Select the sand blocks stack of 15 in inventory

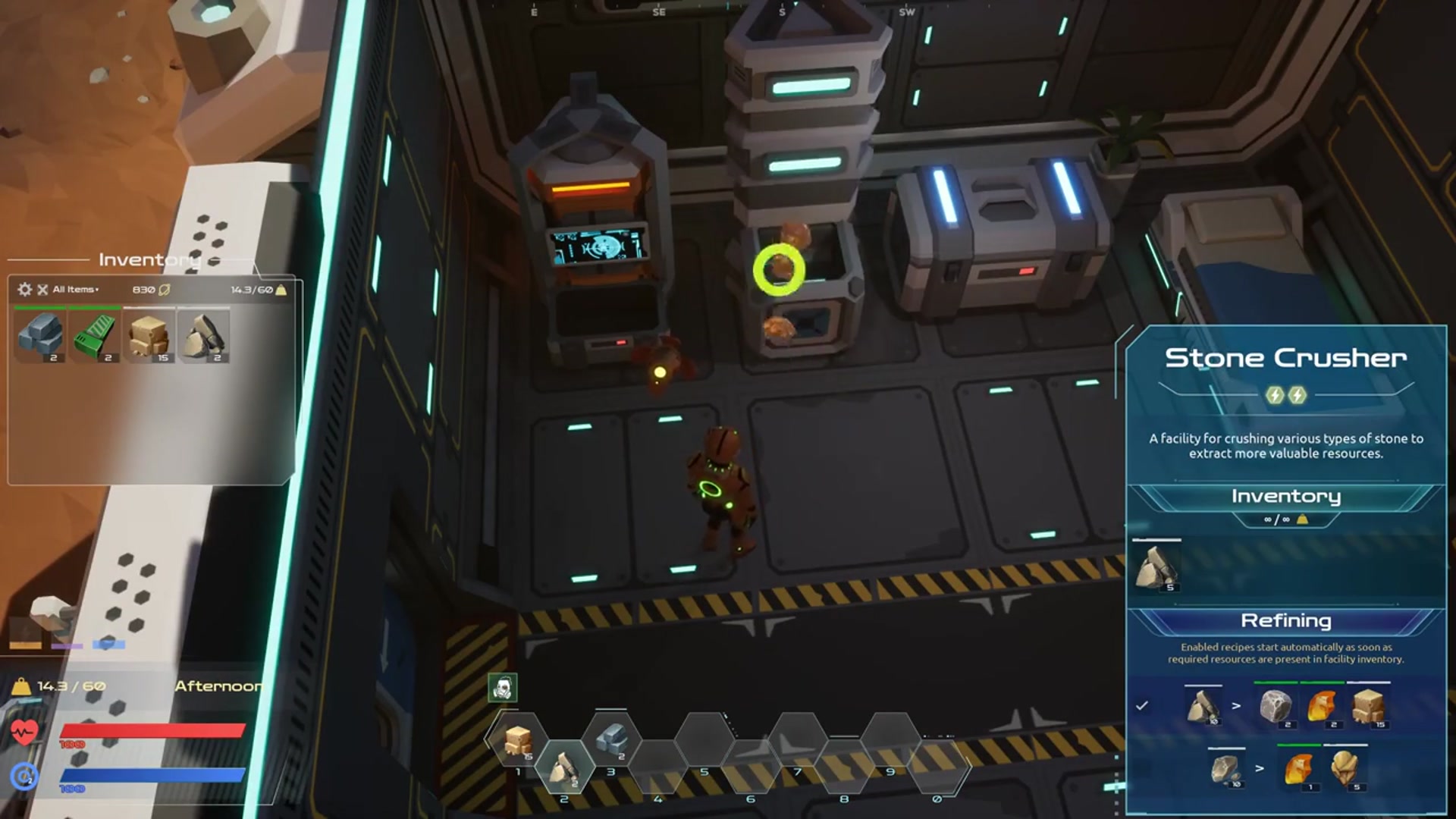coord(149,336)
